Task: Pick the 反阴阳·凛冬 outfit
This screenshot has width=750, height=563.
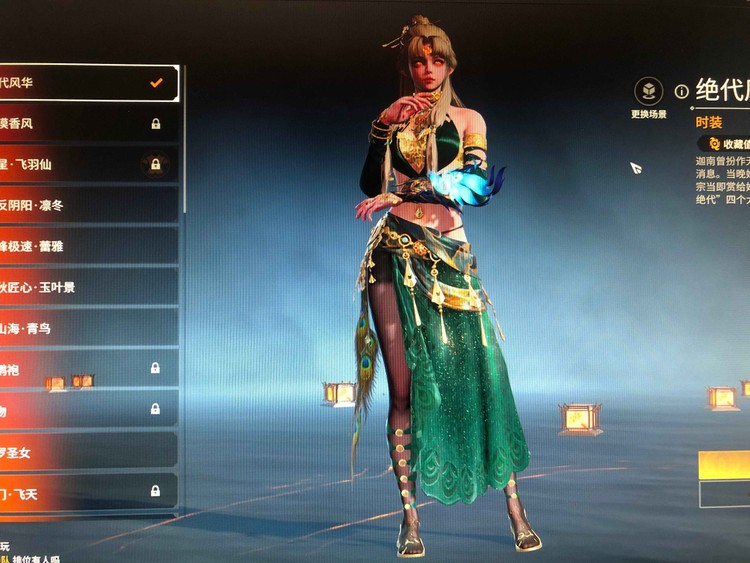Action: click(88, 205)
